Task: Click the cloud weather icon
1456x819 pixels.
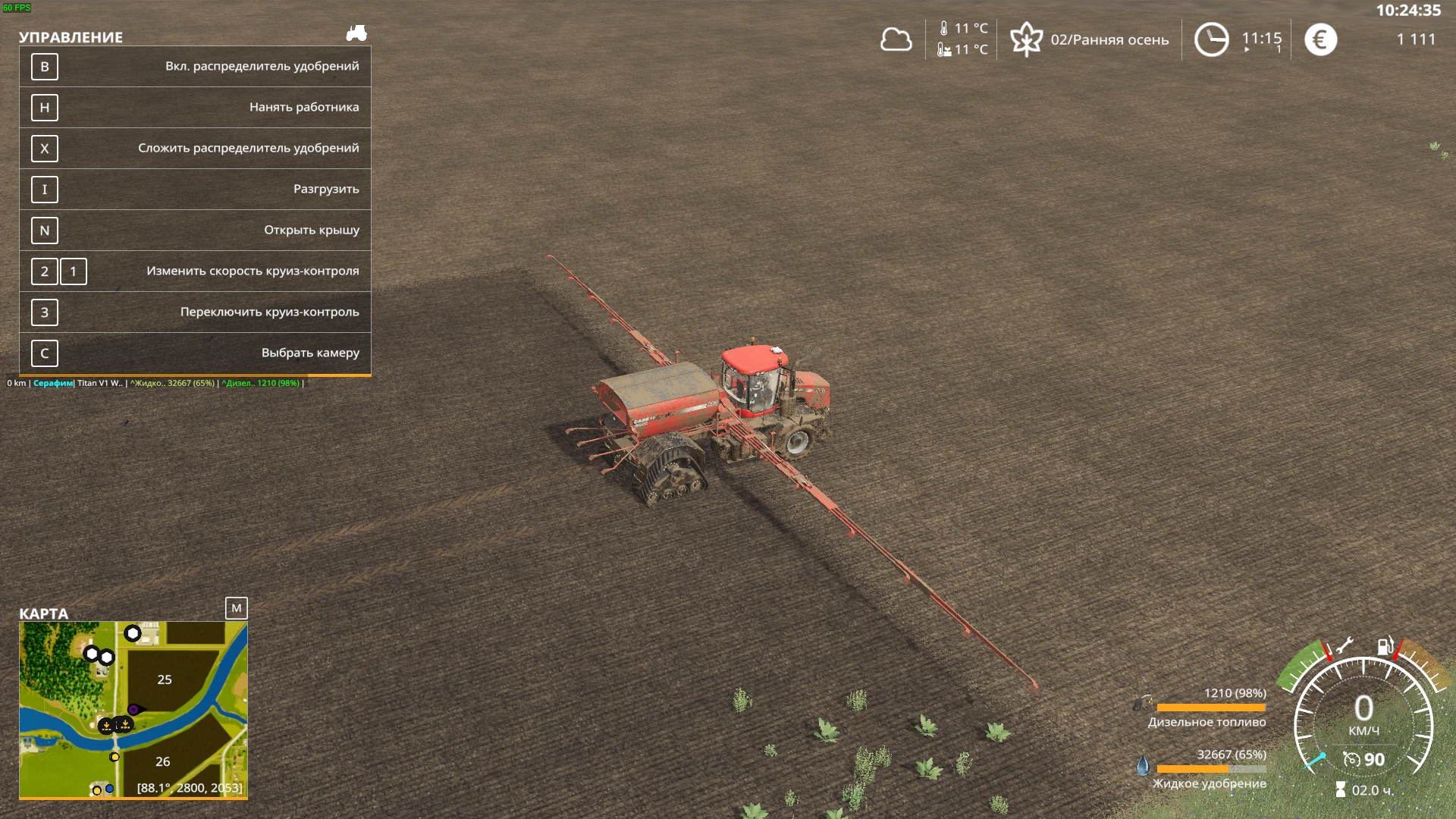Action: pyautogui.click(x=896, y=39)
